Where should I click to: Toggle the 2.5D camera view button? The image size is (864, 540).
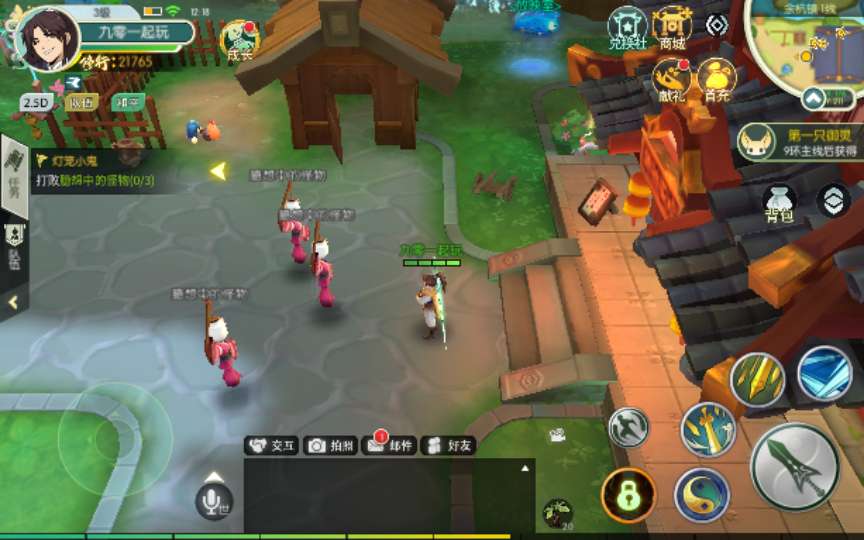(x=36, y=102)
